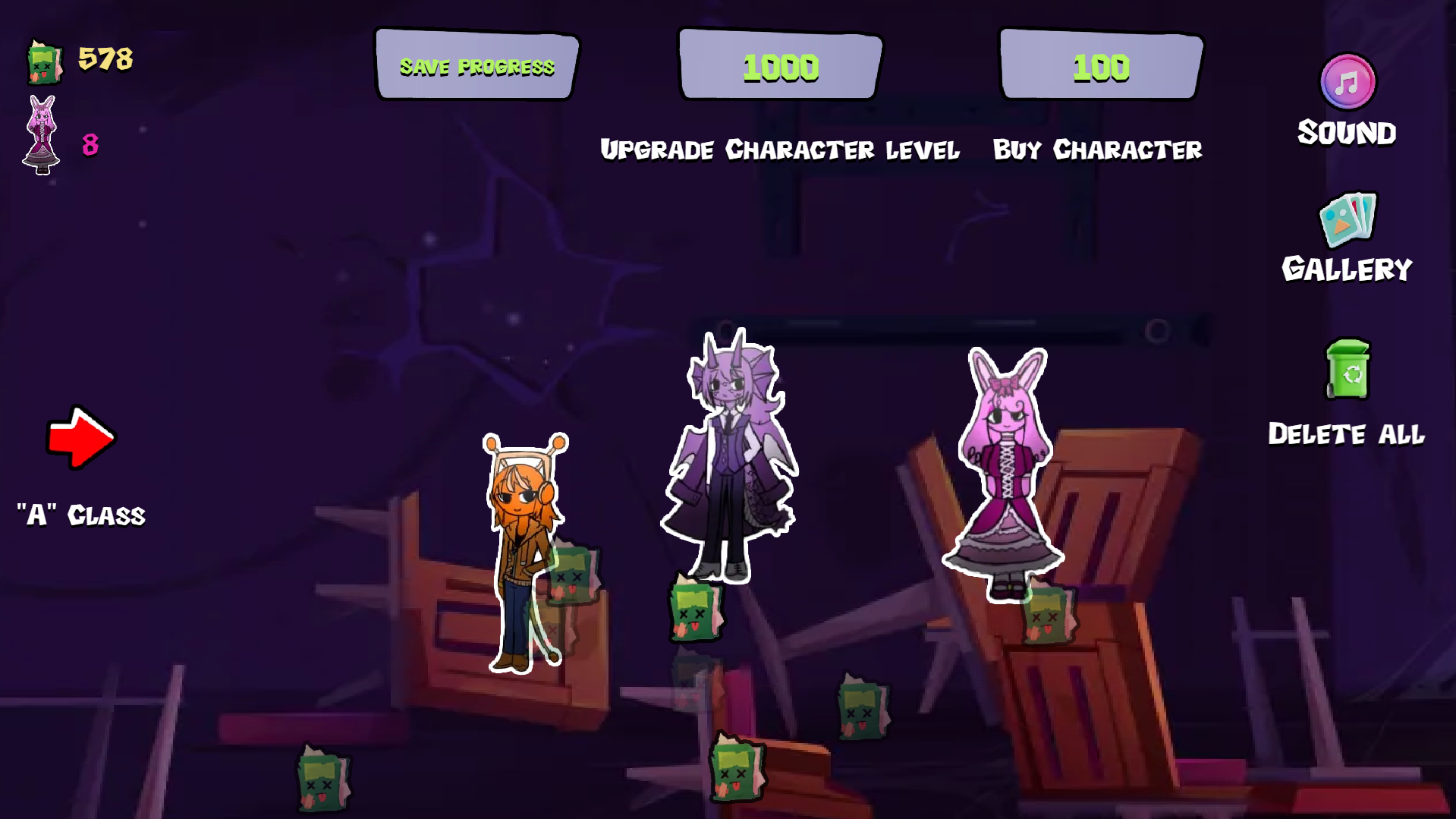Click the Delete All text label
Viewport: 1456px width, 819px height.
pos(1348,435)
